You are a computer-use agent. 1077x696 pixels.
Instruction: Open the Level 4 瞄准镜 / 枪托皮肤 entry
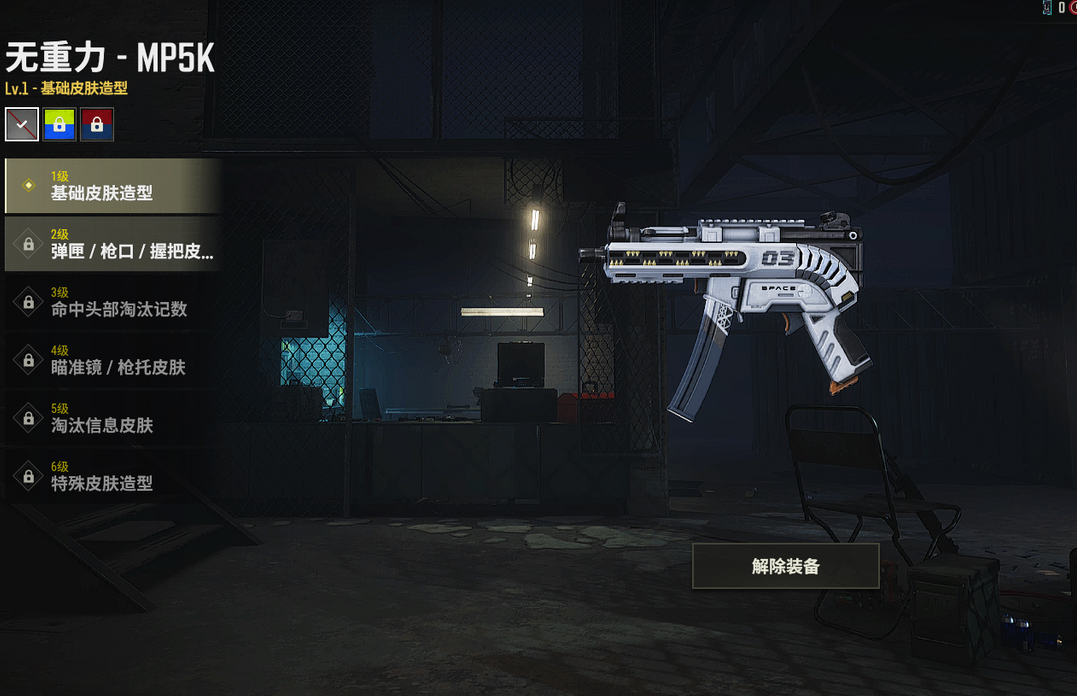[113, 360]
